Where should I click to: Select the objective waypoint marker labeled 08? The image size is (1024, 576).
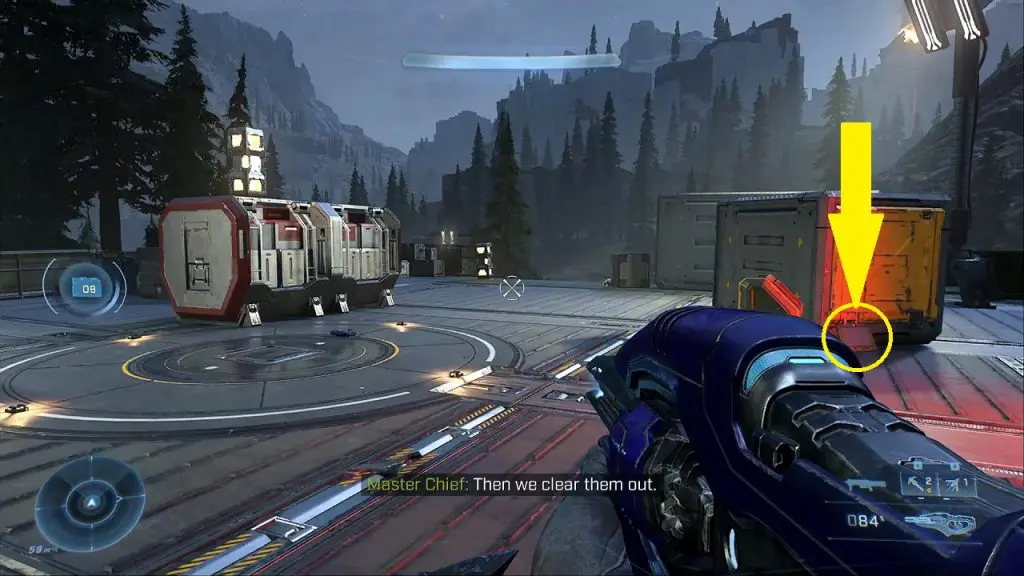tap(89, 288)
